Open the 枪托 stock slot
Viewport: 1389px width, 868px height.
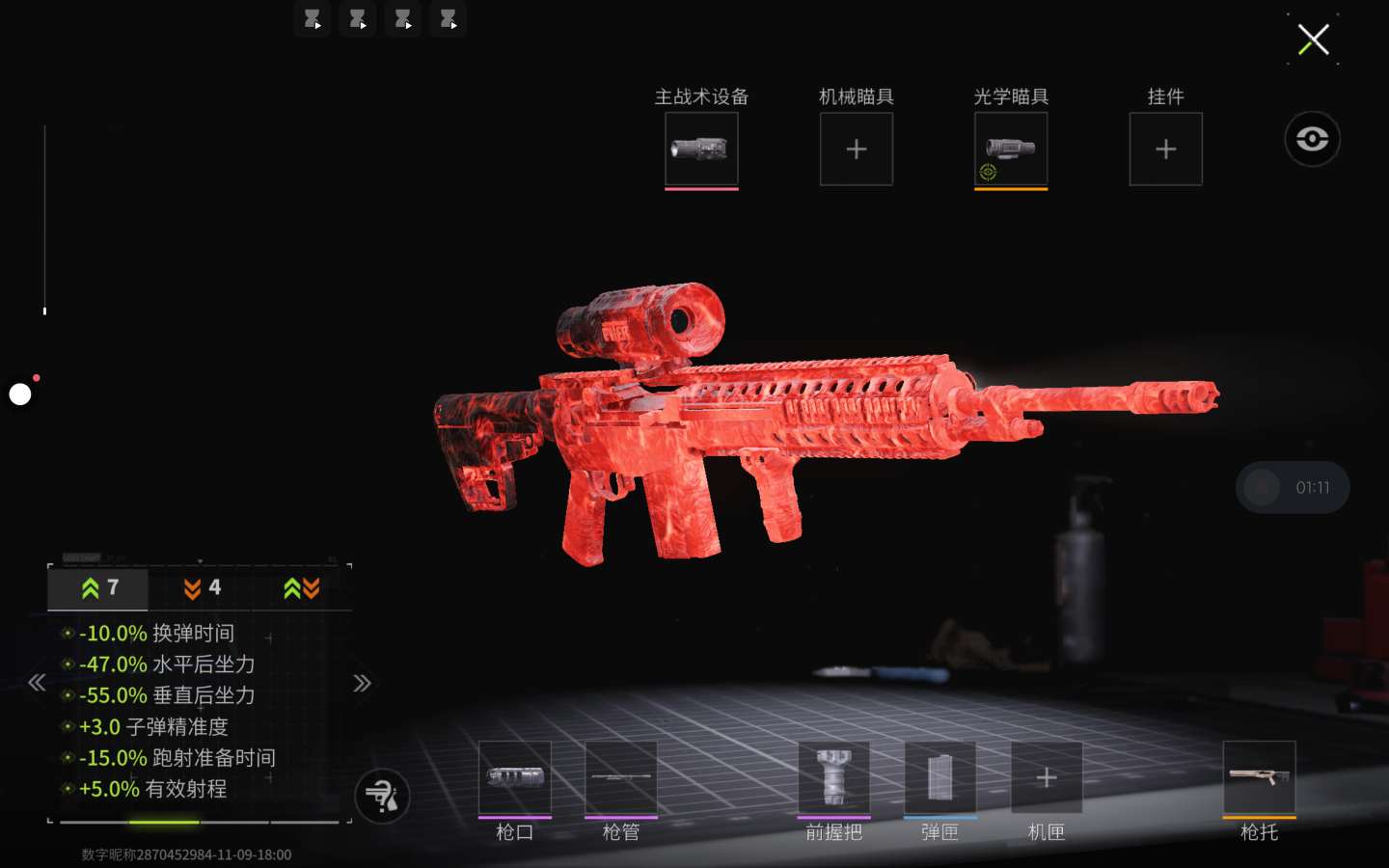[x=1259, y=777]
